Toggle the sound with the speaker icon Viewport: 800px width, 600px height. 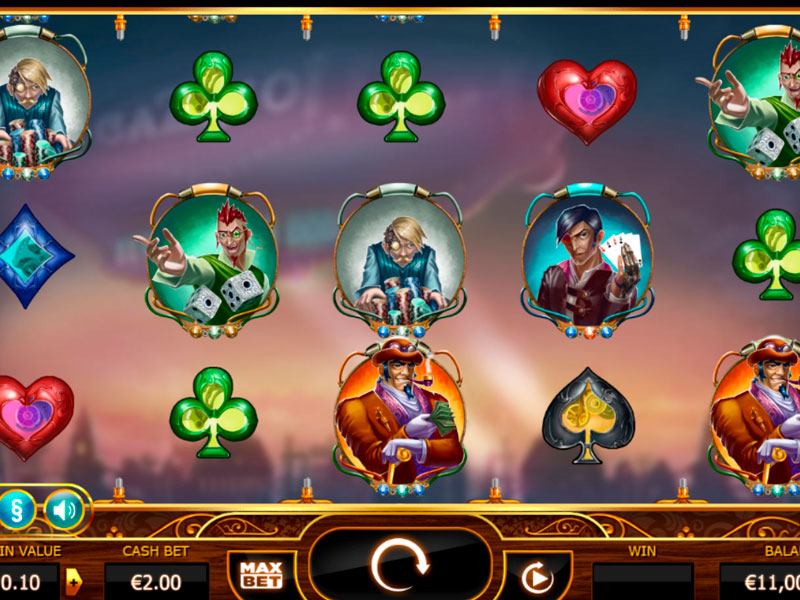[64, 511]
